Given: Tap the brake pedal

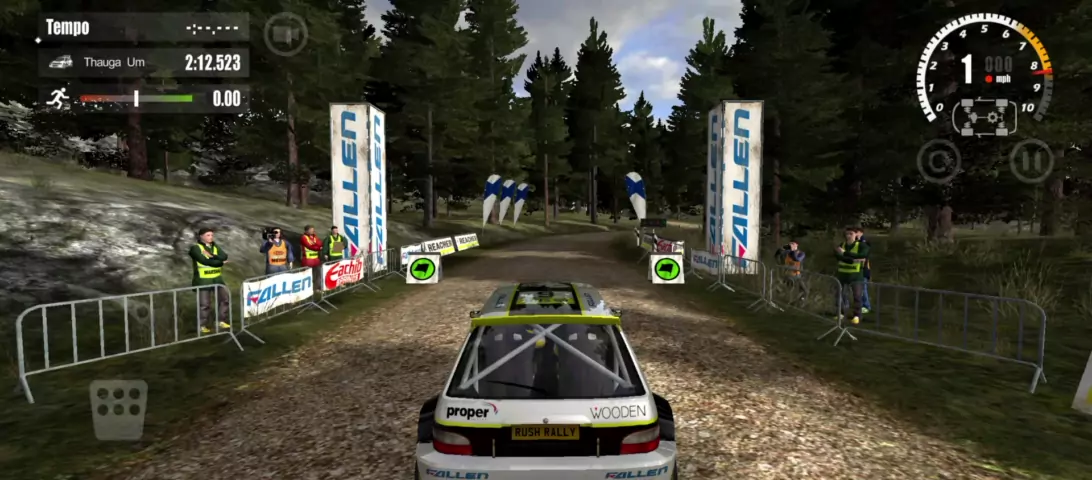Looking at the screenshot, I should coord(118,408).
